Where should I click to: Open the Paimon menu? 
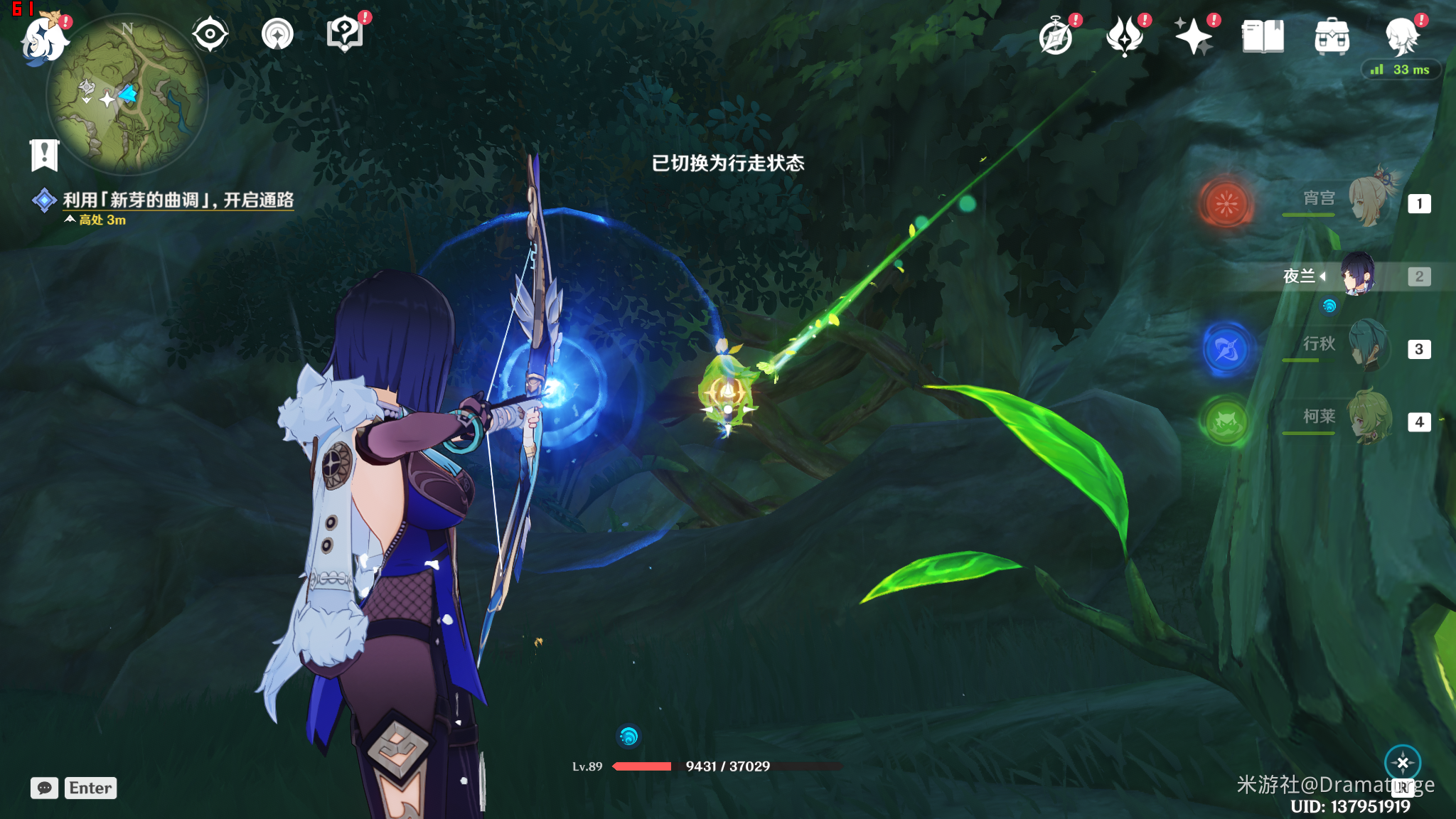[44, 38]
